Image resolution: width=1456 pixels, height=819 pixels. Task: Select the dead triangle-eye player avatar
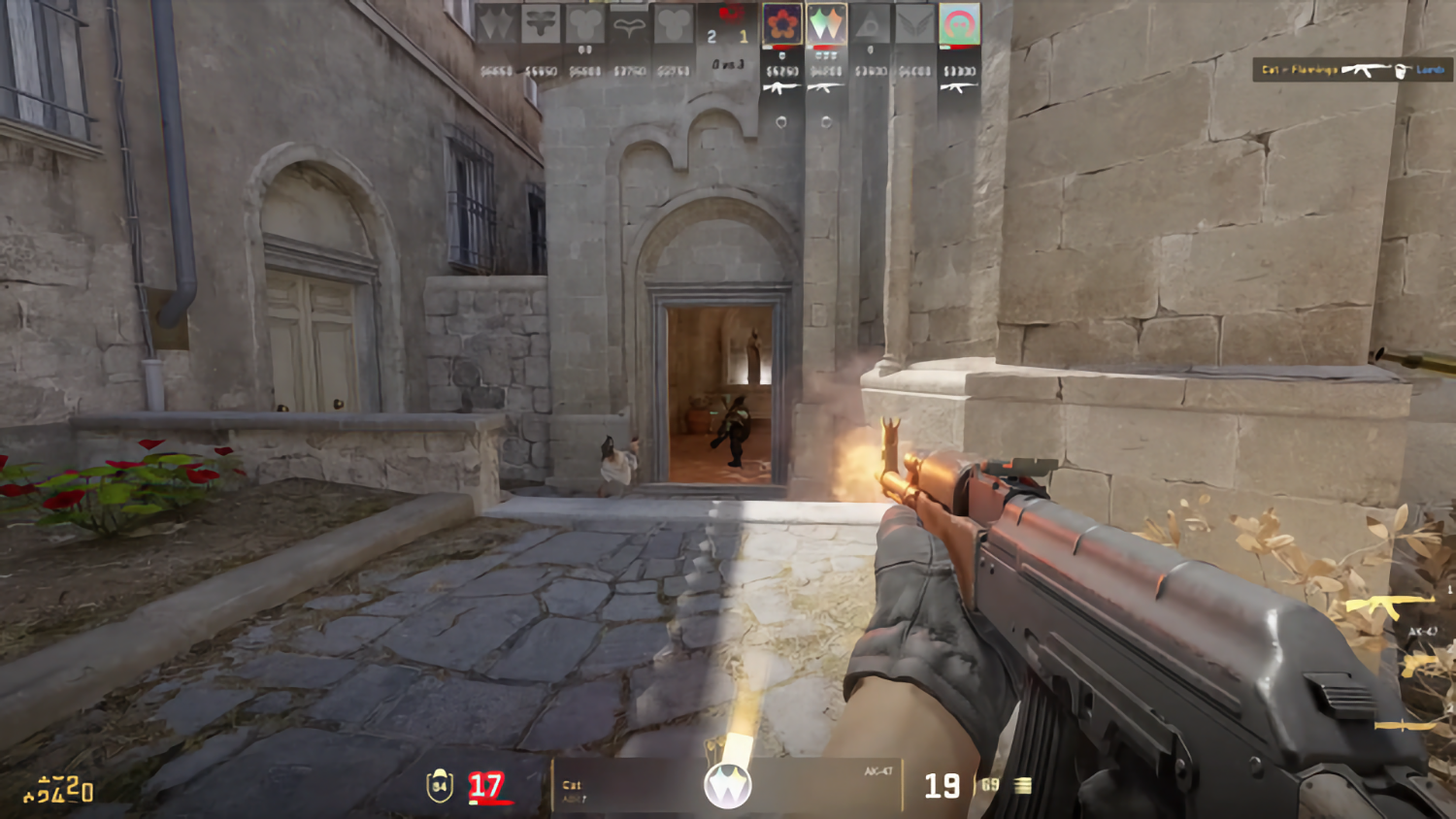(x=871, y=24)
